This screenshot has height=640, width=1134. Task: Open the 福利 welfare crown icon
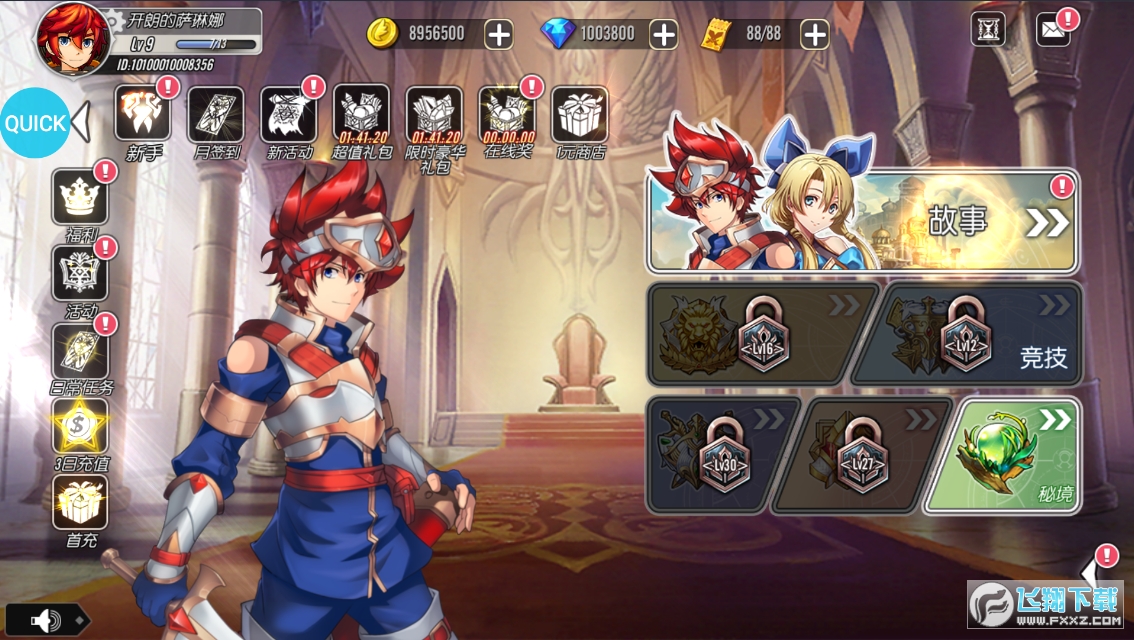click(80, 198)
